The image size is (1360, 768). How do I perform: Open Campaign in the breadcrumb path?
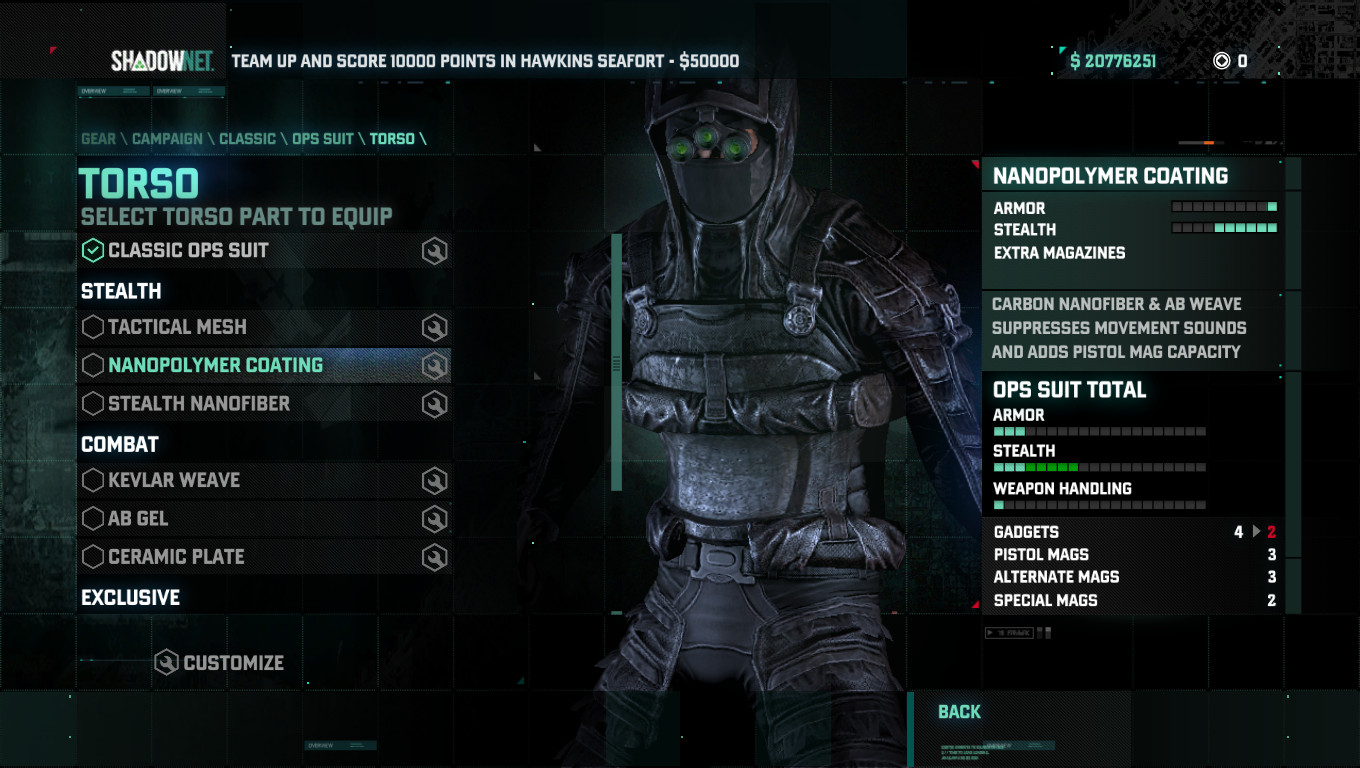tap(167, 139)
